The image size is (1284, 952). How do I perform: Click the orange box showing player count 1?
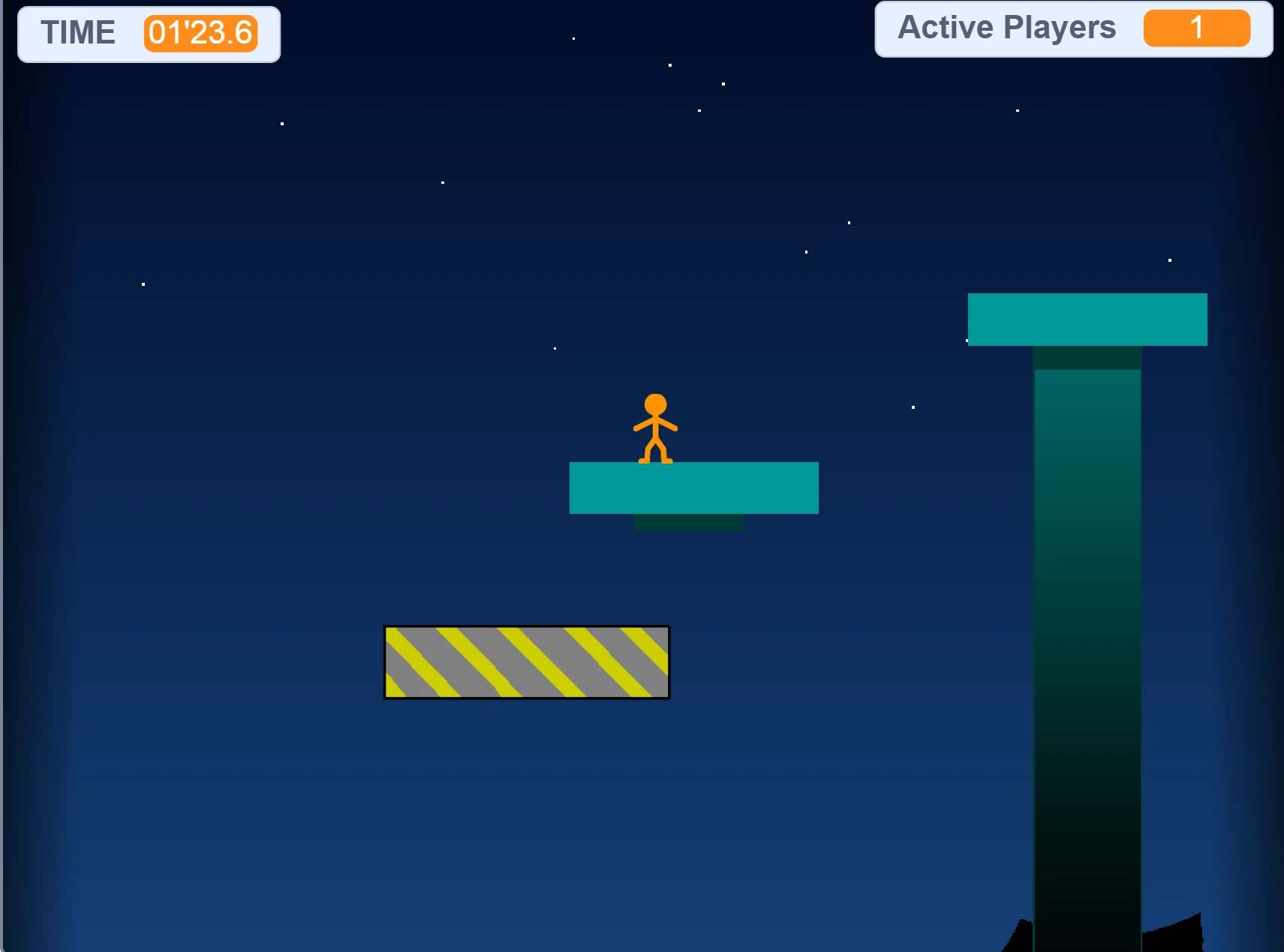click(x=1196, y=29)
